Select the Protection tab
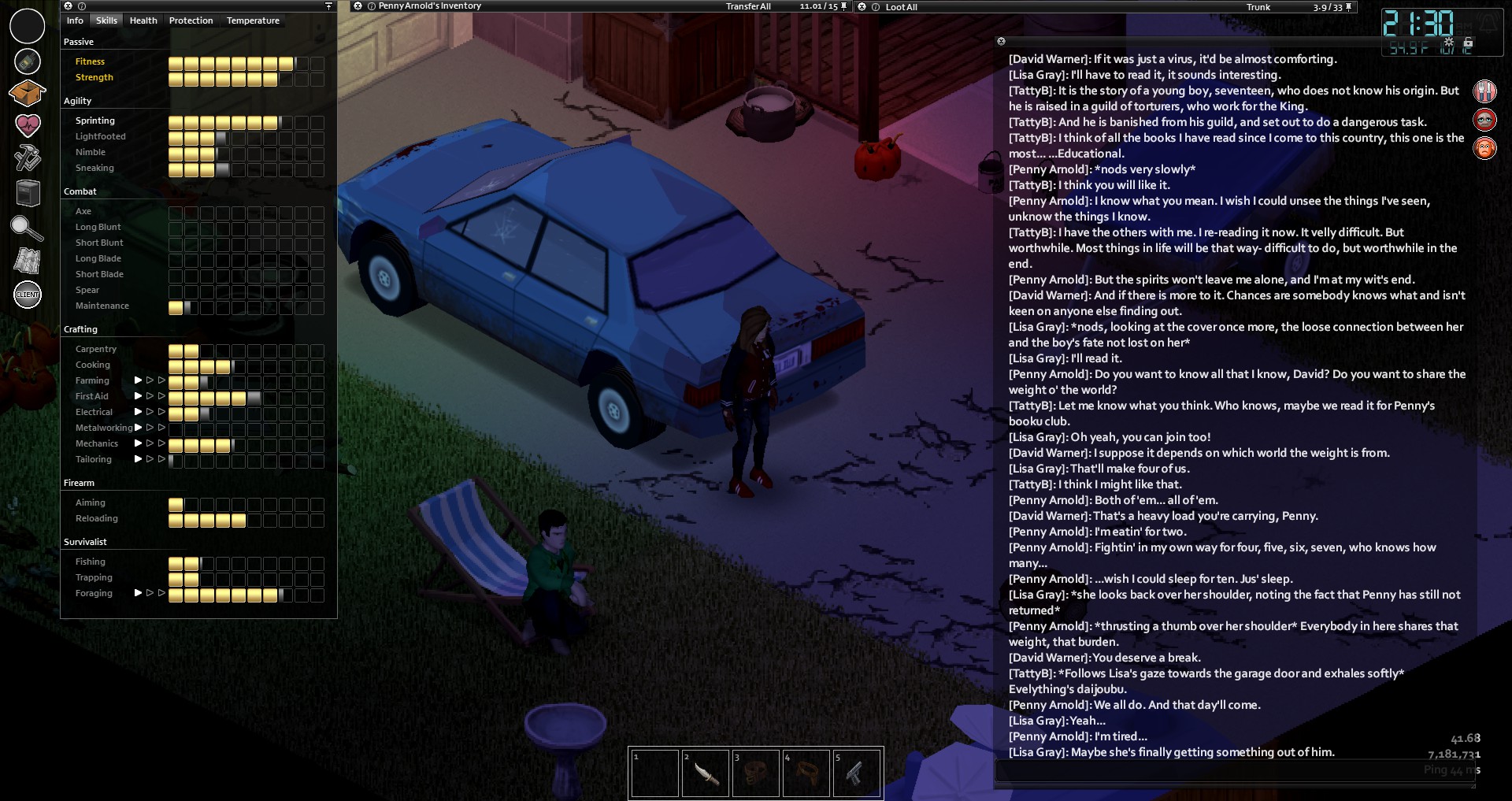Screen dimensions: 1512x801 [191, 20]
